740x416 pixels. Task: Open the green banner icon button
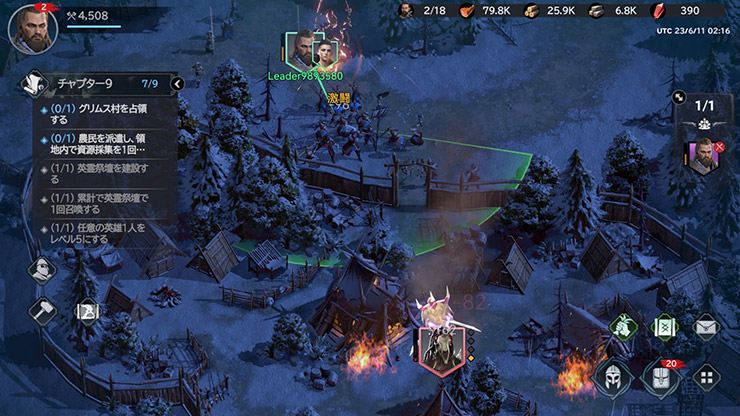(x=663, y=325)
